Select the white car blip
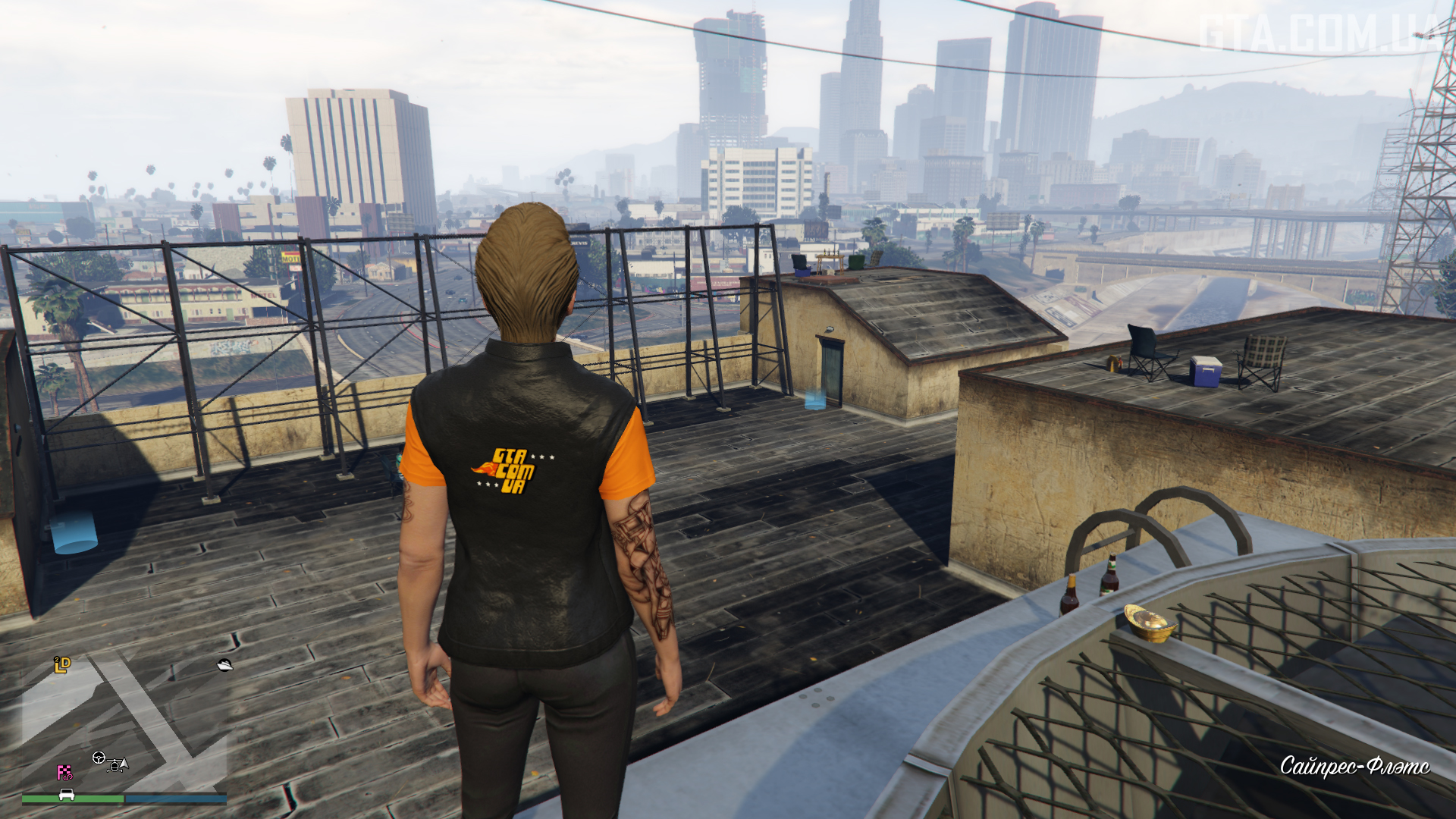This screenshot has width=1456, height=819. point(67,795)
